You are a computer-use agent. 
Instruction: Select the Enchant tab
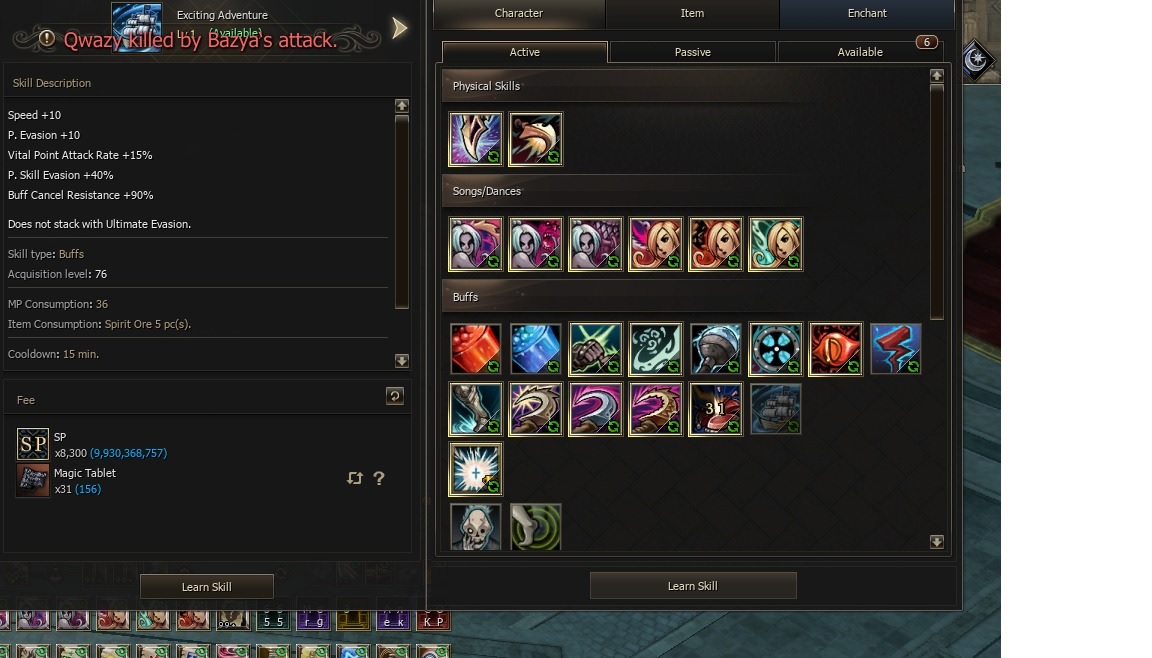click(867, 14)
